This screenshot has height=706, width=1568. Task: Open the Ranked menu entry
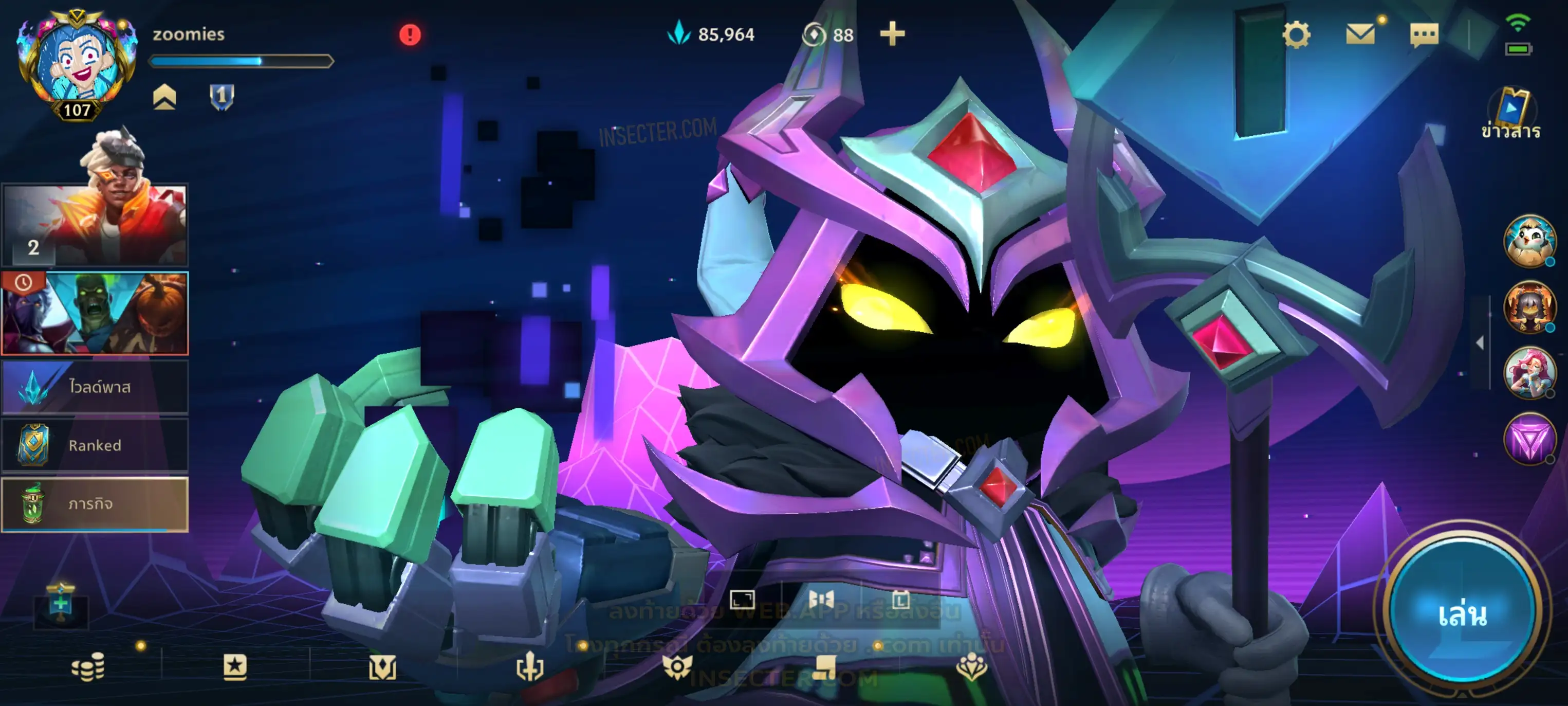coord(95,445)
